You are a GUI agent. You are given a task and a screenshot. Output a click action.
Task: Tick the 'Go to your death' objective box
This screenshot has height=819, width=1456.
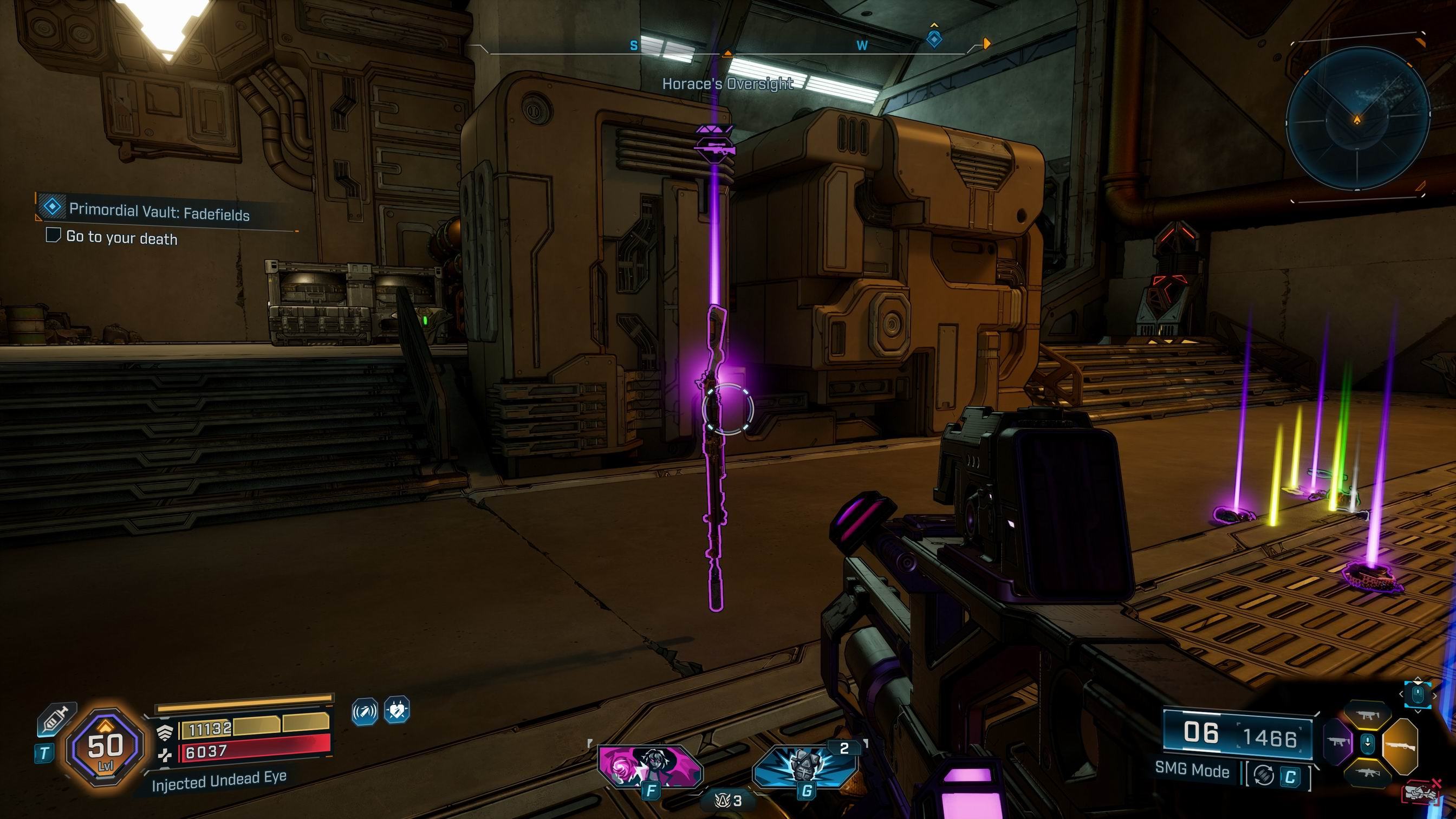pos(53,235)
